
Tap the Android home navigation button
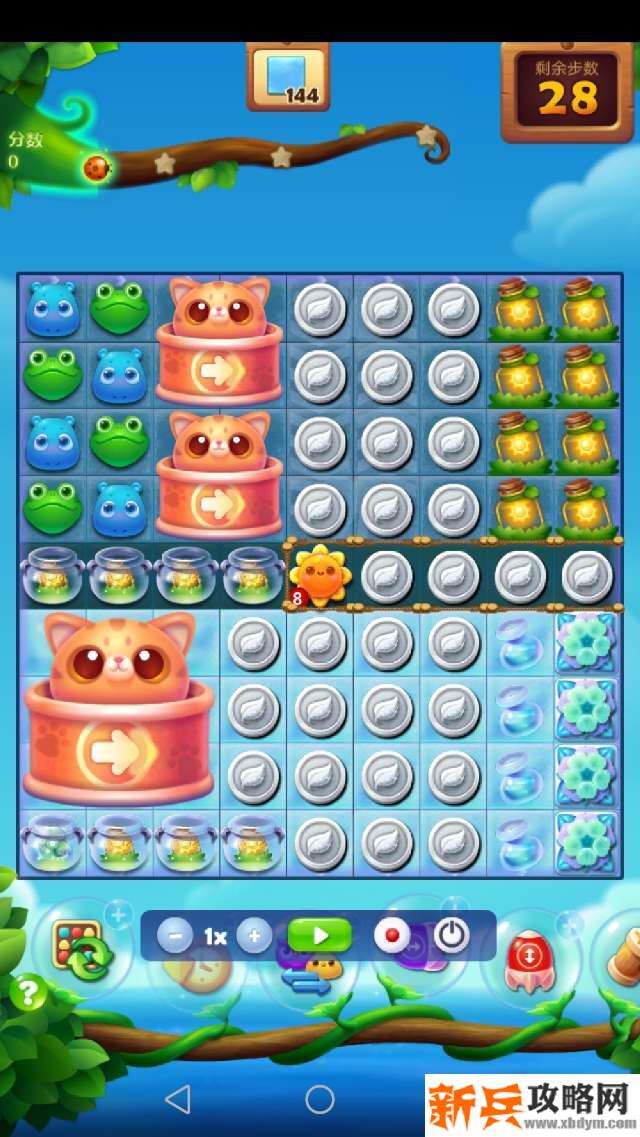320,1100
